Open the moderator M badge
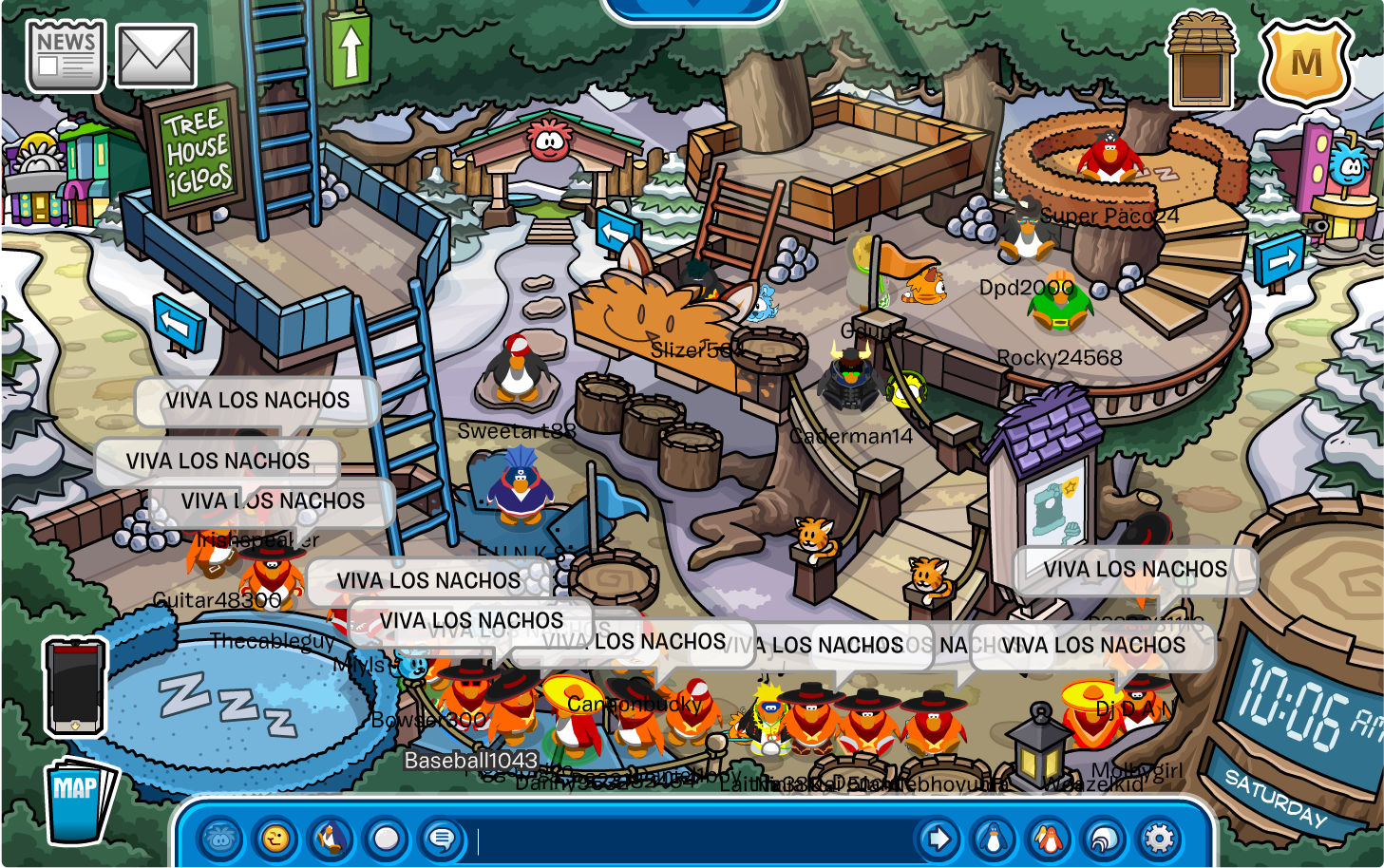Viewport: 1384px width, 868px height. pos(1305,62)
